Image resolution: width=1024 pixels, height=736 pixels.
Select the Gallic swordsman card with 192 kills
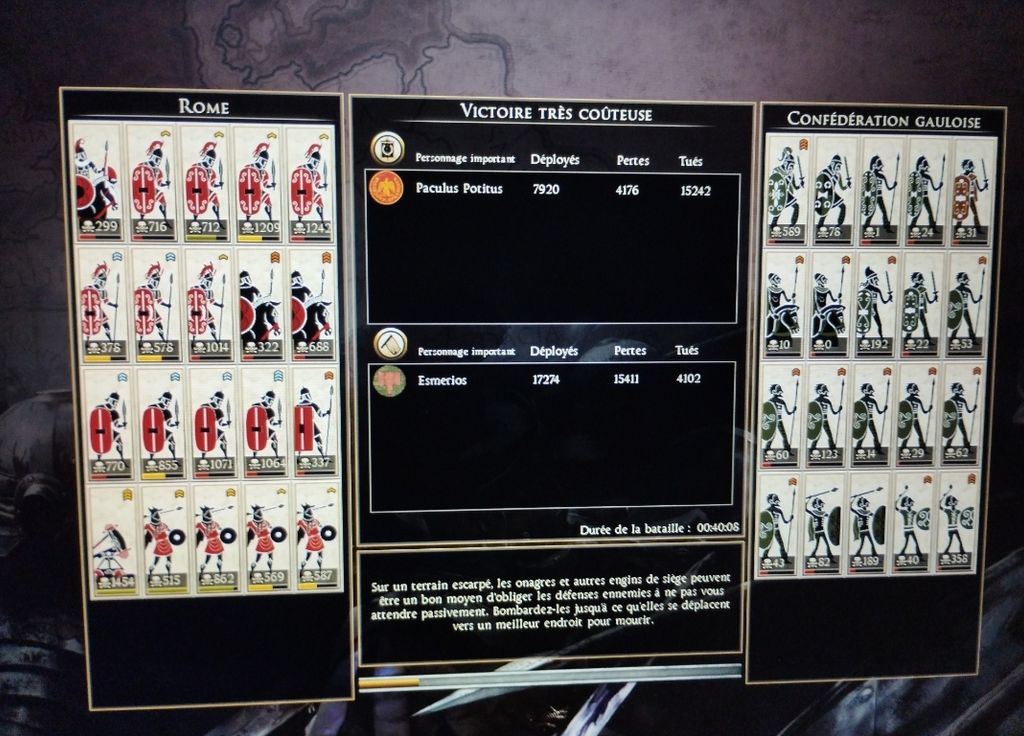(x=872, y=301)
